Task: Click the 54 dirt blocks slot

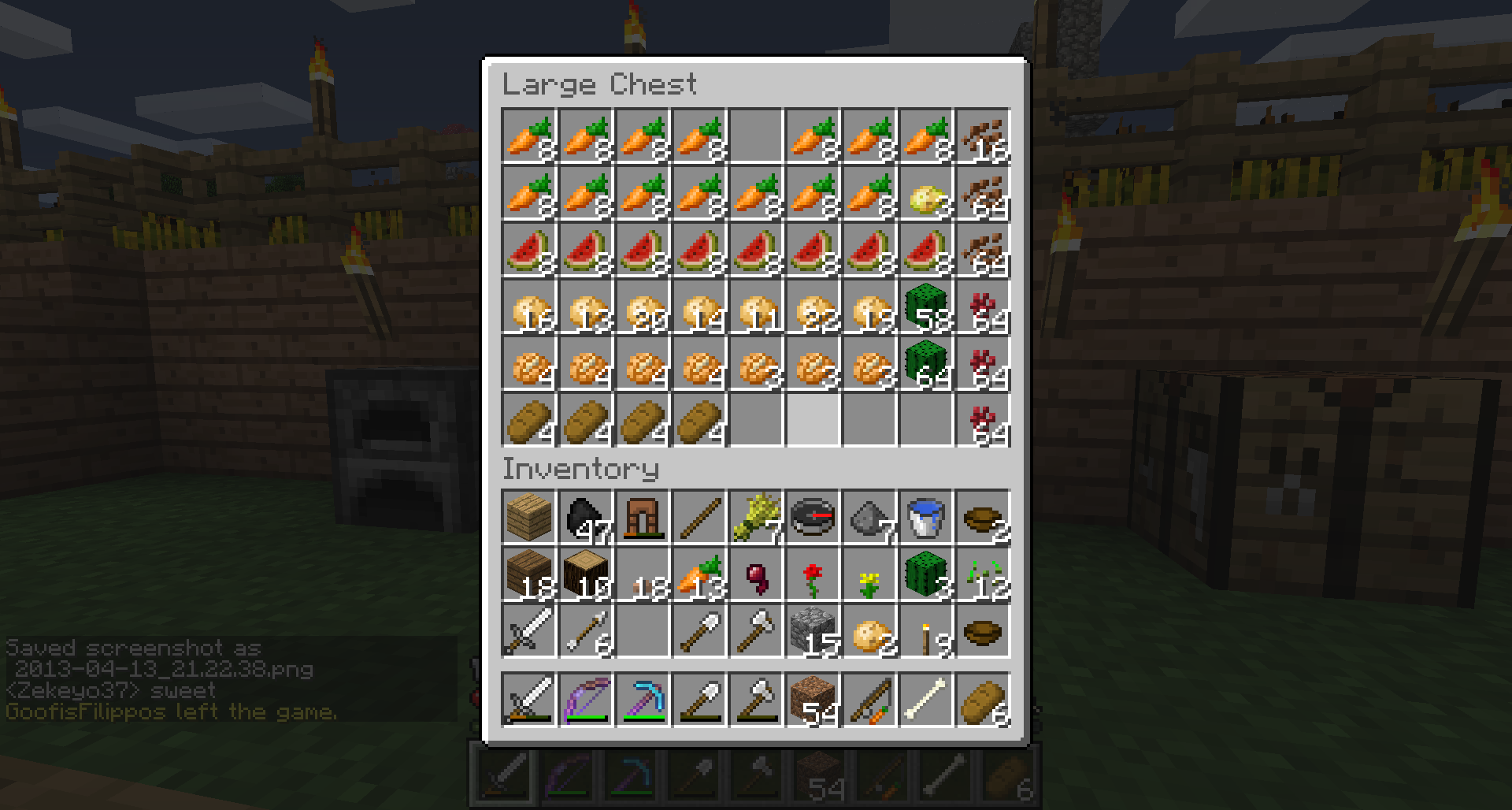Action: (813, 700)
